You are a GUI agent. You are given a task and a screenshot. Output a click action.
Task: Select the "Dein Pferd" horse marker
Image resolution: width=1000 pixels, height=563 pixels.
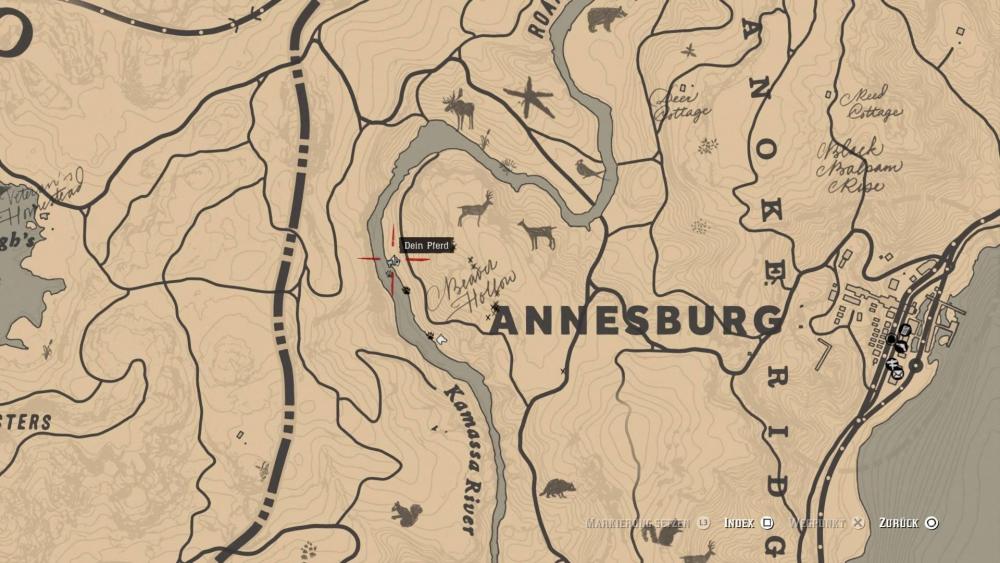(x=394, y=261)
